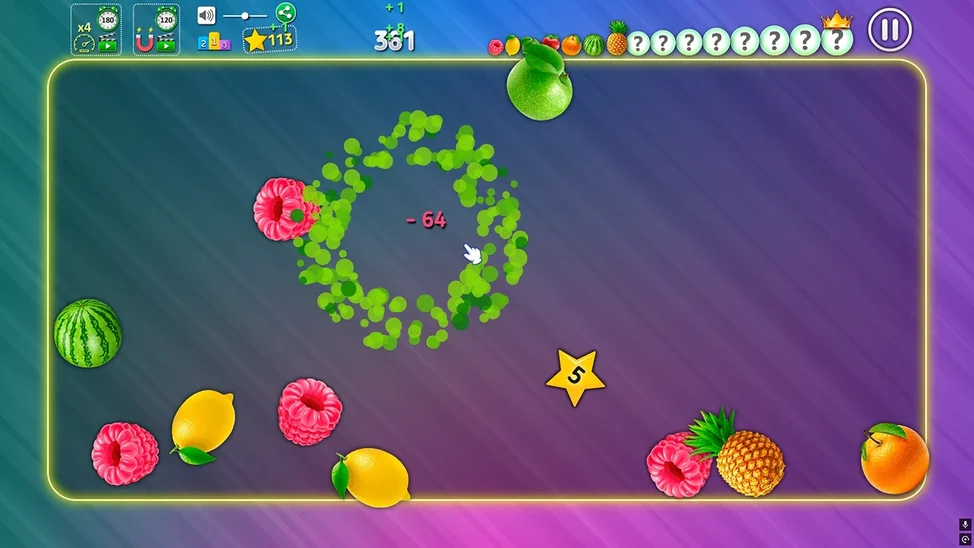Activate the magnet power-up booster
The height and width of the screenshot is (548, 974).
[156, 30]
